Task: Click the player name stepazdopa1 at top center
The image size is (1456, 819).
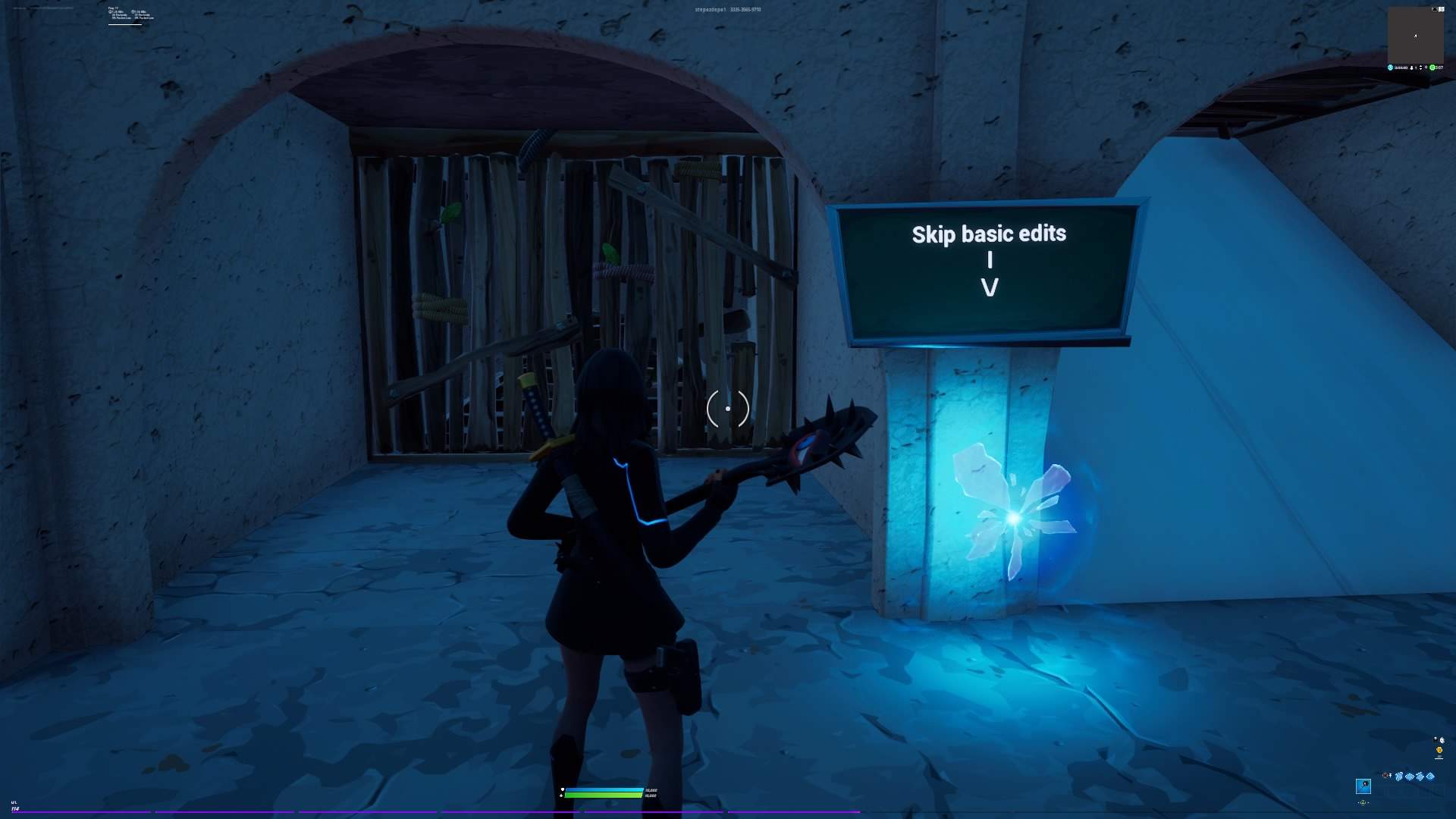Action: click(709, 8)
